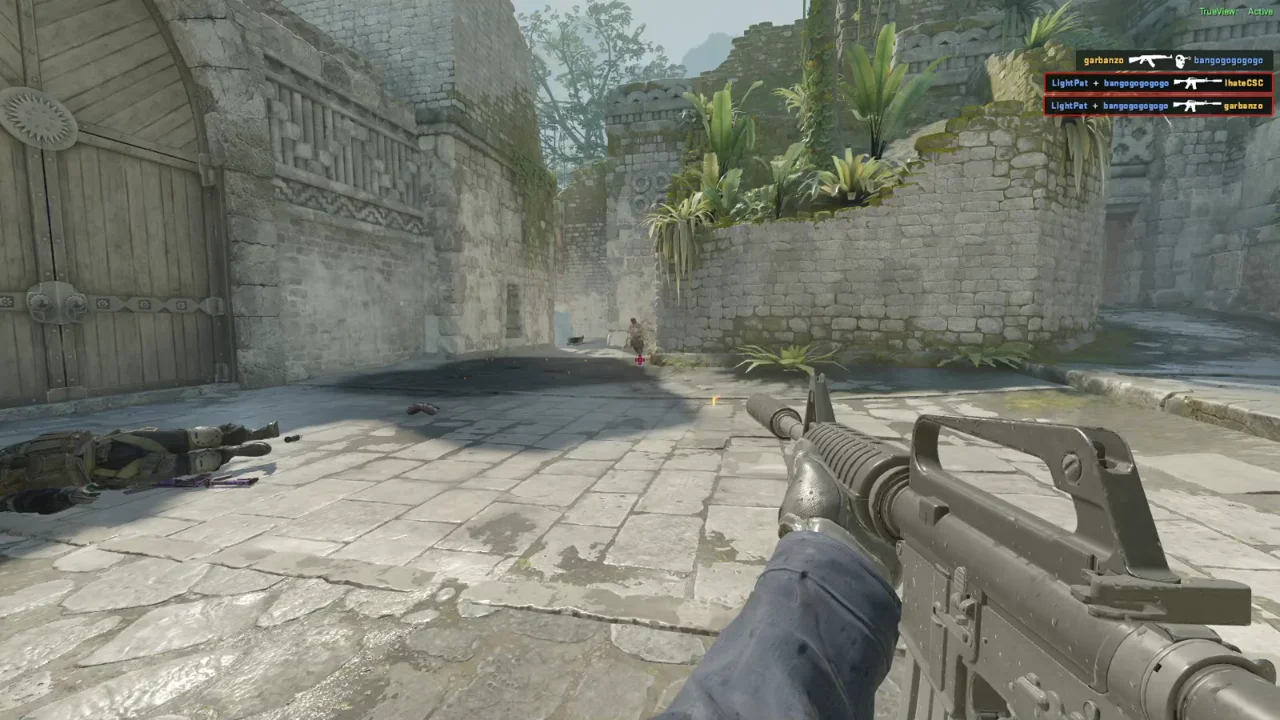Toggle the red-bordered garbanzo kill feed entry
This screenshot has height=720, width=1280.
pos(1160,105)
